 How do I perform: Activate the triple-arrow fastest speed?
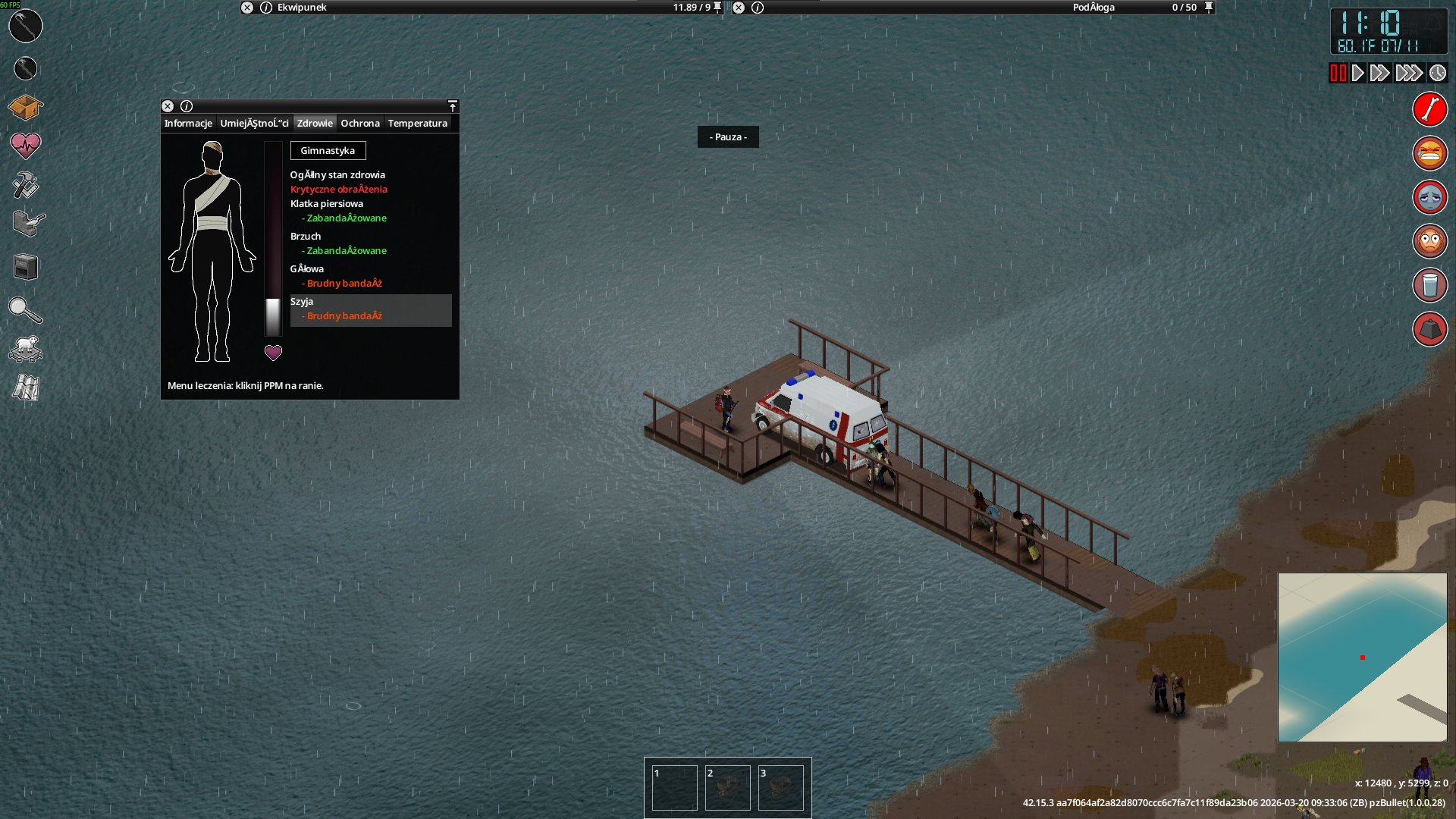1408,74
